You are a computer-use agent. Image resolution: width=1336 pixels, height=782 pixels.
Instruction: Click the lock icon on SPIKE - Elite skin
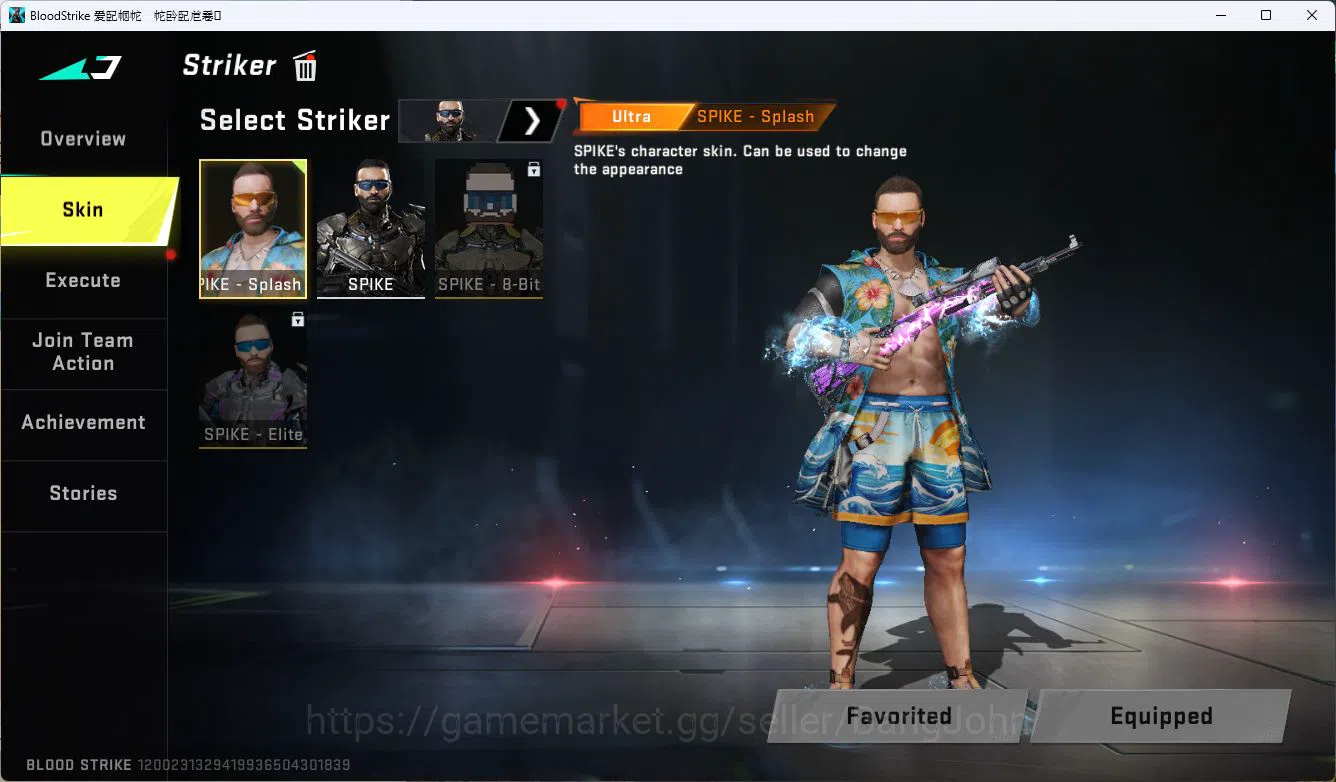(295, 319)
